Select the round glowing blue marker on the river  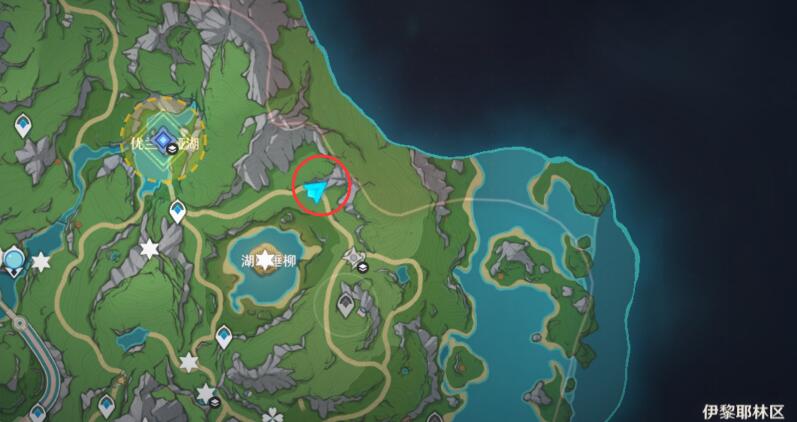(x=13, y=262)
